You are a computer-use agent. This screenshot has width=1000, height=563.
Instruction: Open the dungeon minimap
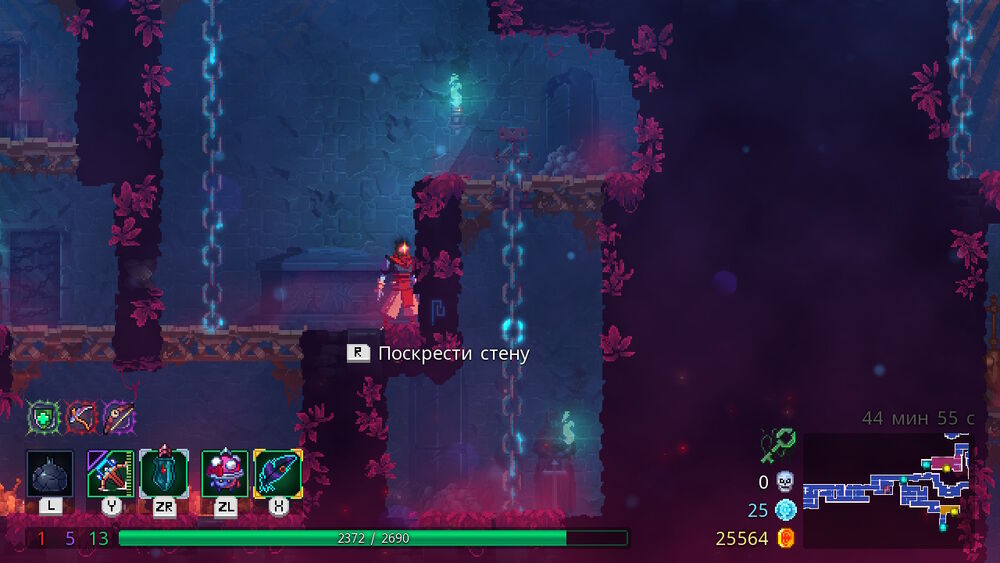888,490
